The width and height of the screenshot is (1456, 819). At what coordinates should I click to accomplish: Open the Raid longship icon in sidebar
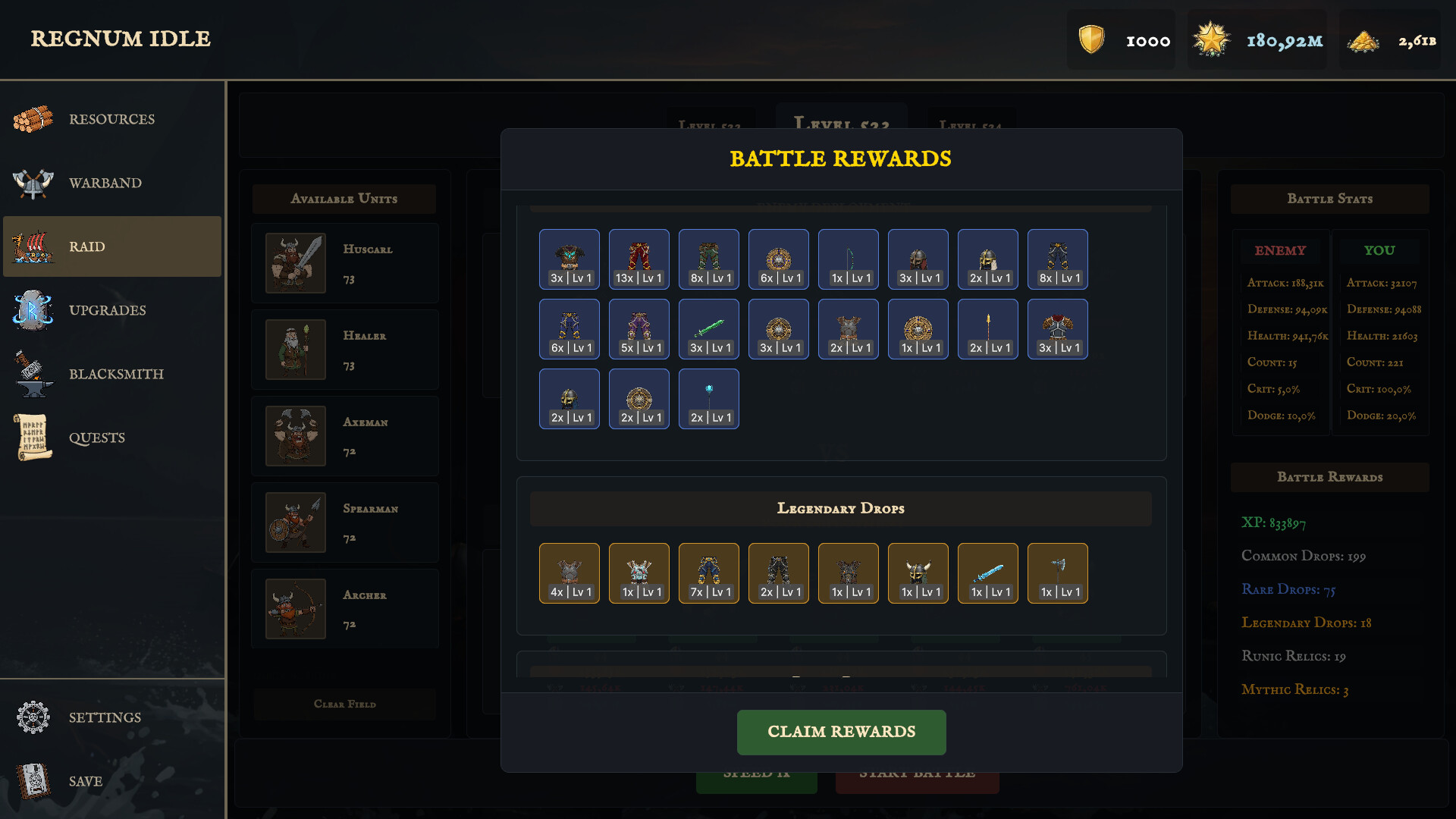coord(32,246)
